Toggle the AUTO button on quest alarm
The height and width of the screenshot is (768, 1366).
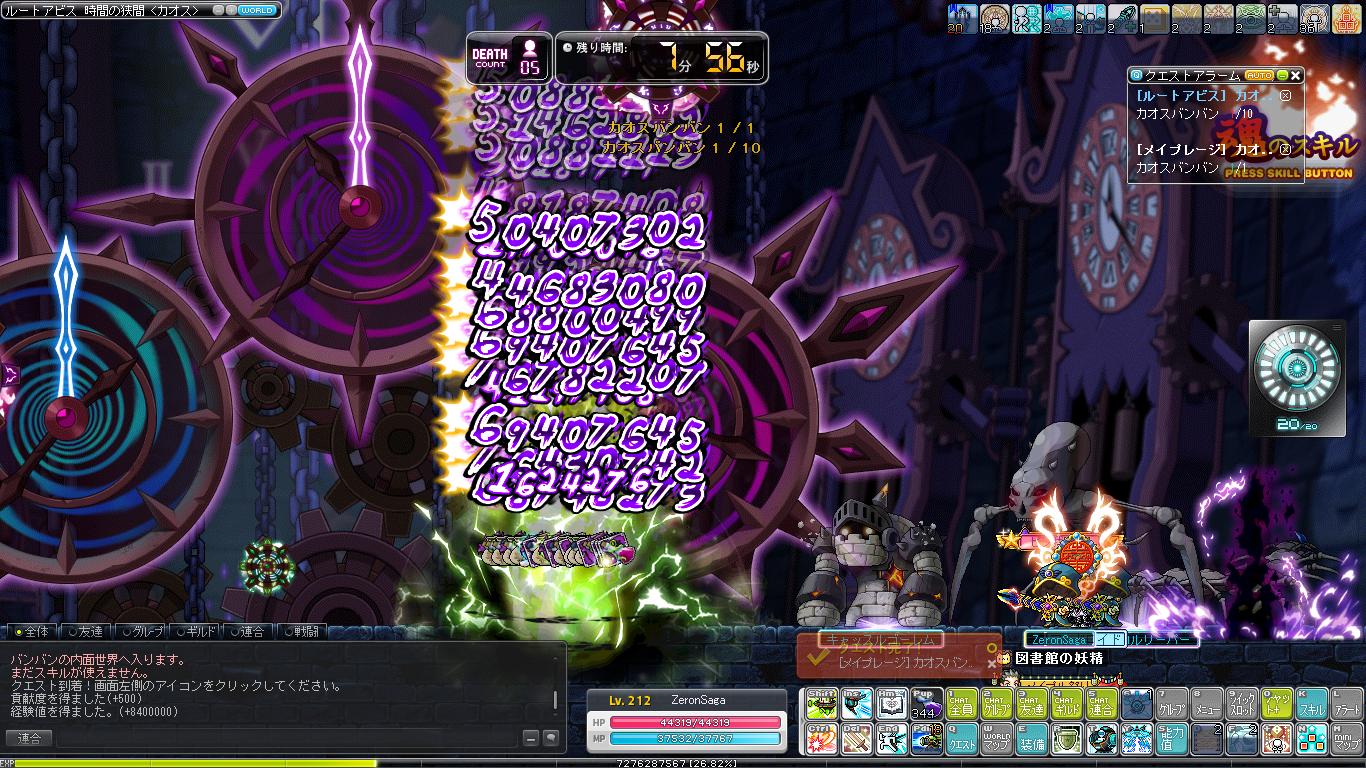(x=1258, y=75)
